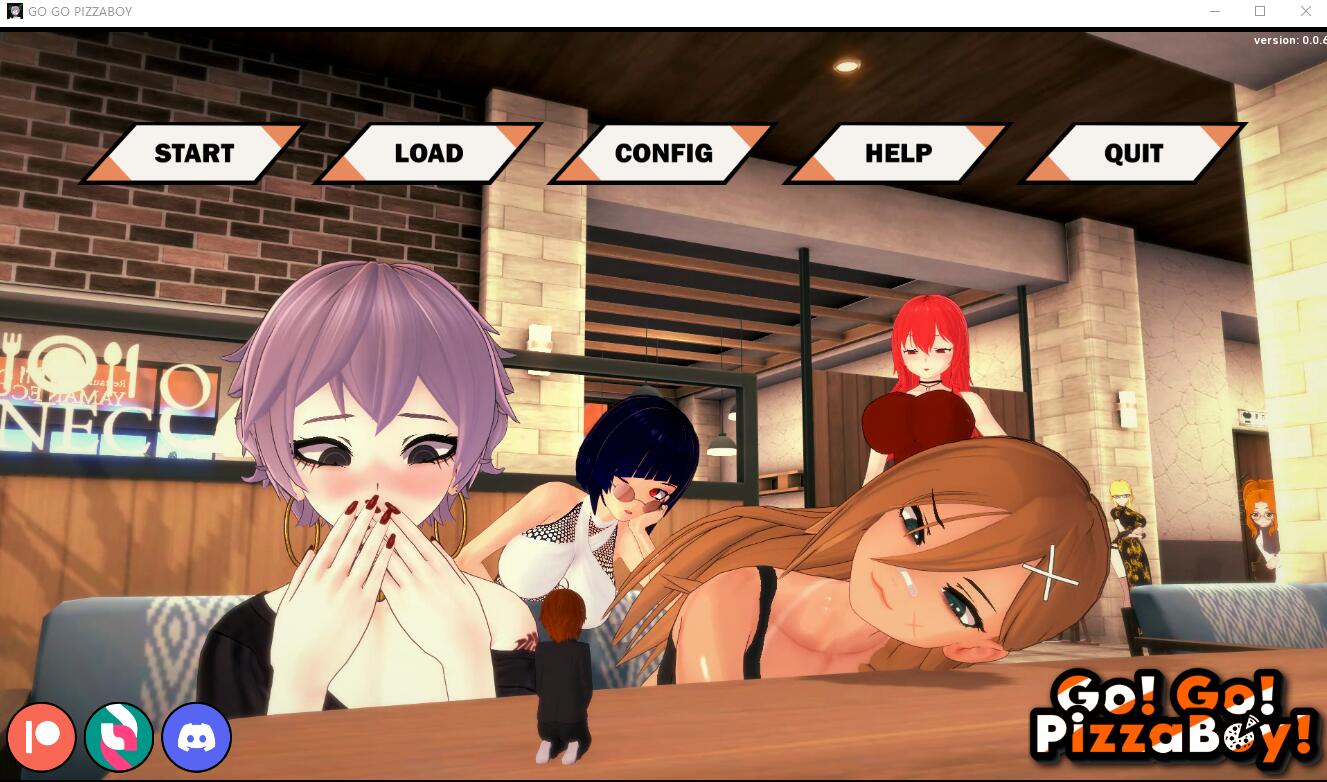Choose LOAD from the title menu
This screenshot has height=782, width=1327.
428,152
